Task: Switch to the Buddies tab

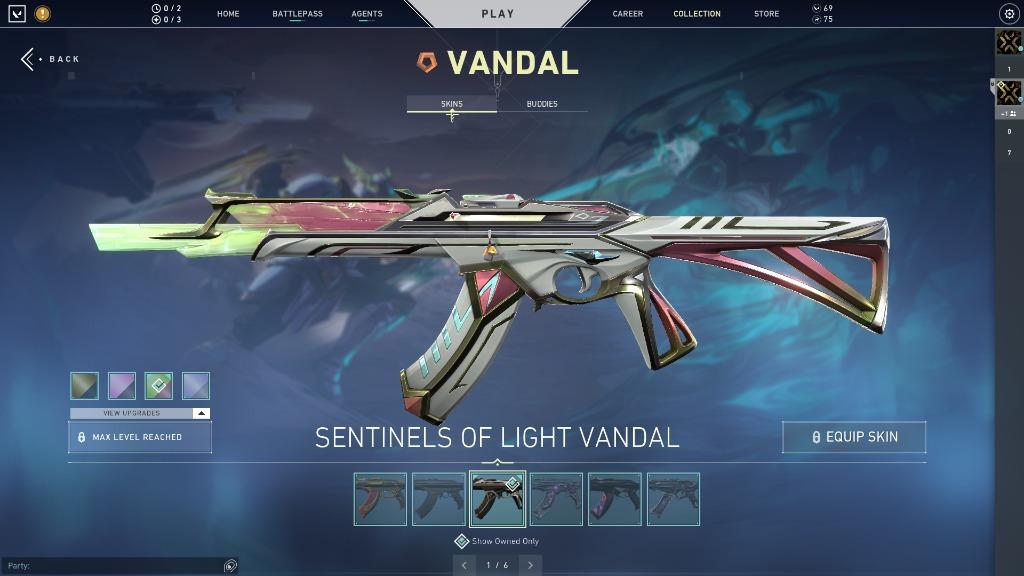Action: click(x=542, y=104)
